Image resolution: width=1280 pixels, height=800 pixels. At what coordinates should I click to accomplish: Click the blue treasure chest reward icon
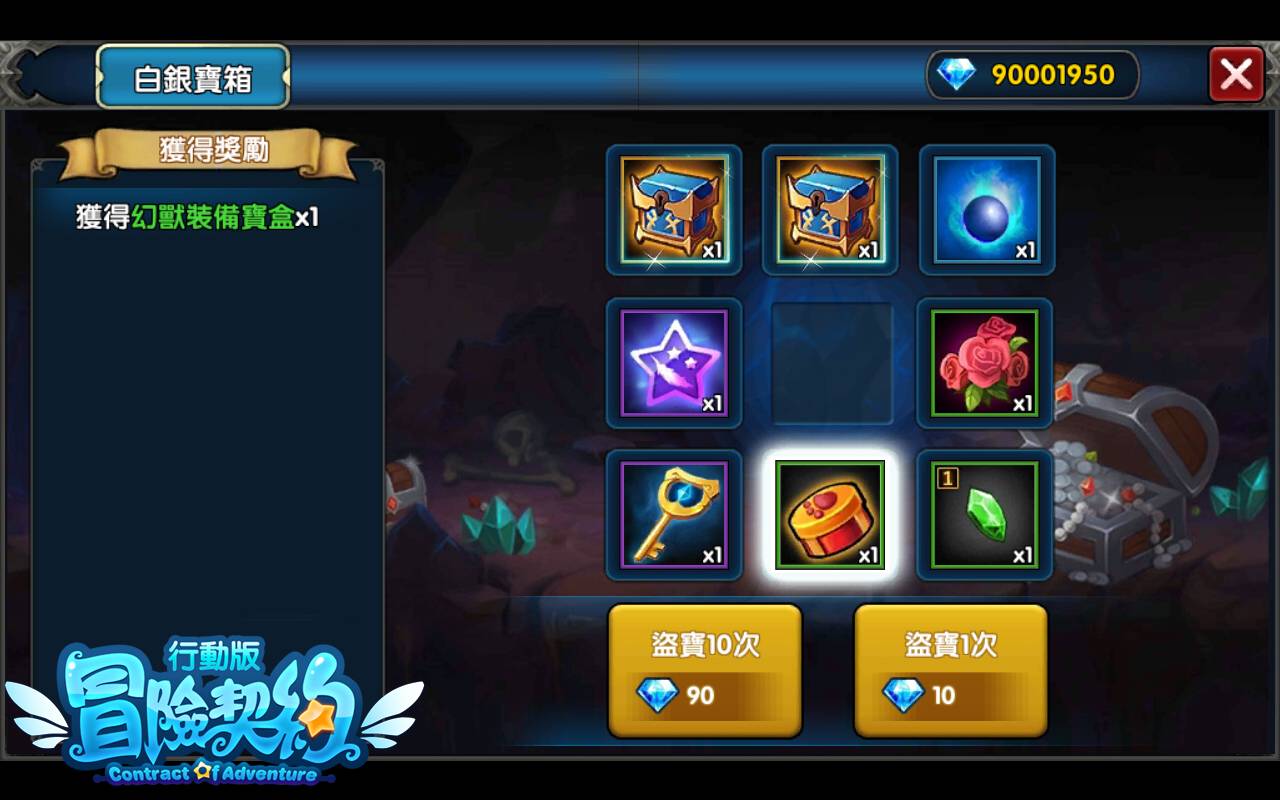(x=829, y=209)
